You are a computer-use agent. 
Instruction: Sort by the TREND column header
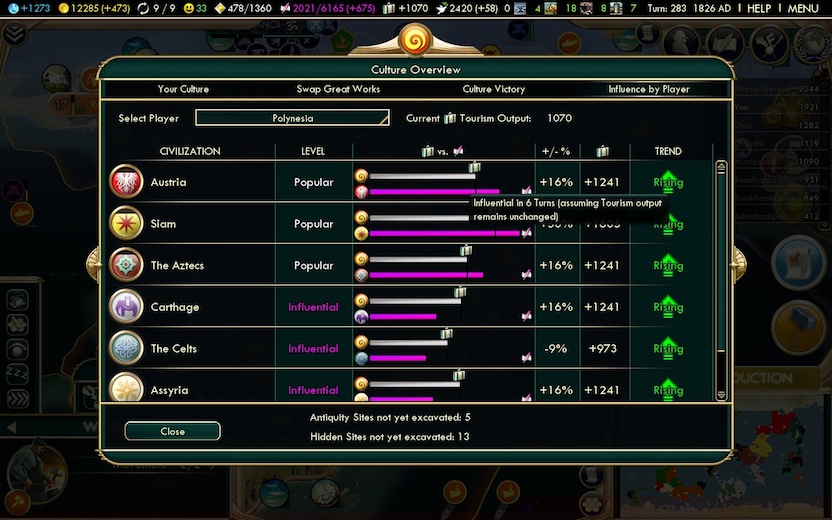668,151
